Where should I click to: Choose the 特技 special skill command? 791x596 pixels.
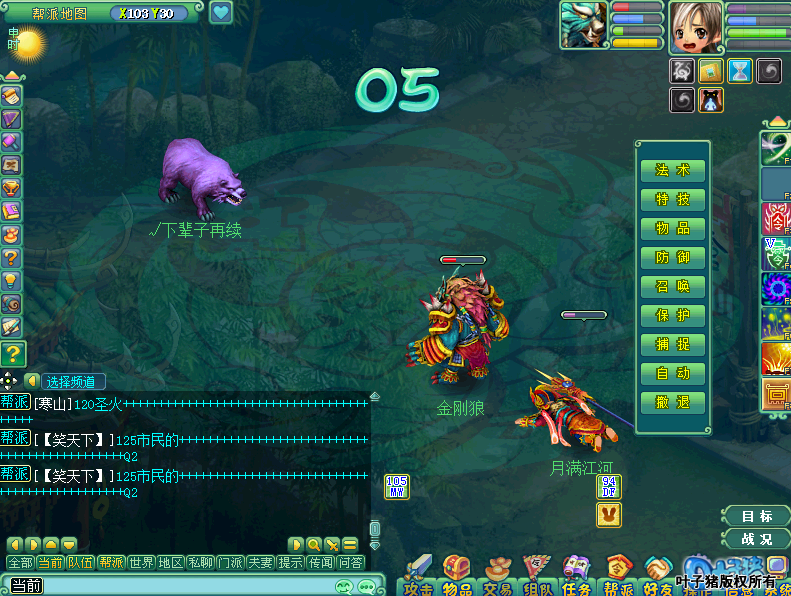click(x=673, y=199)
